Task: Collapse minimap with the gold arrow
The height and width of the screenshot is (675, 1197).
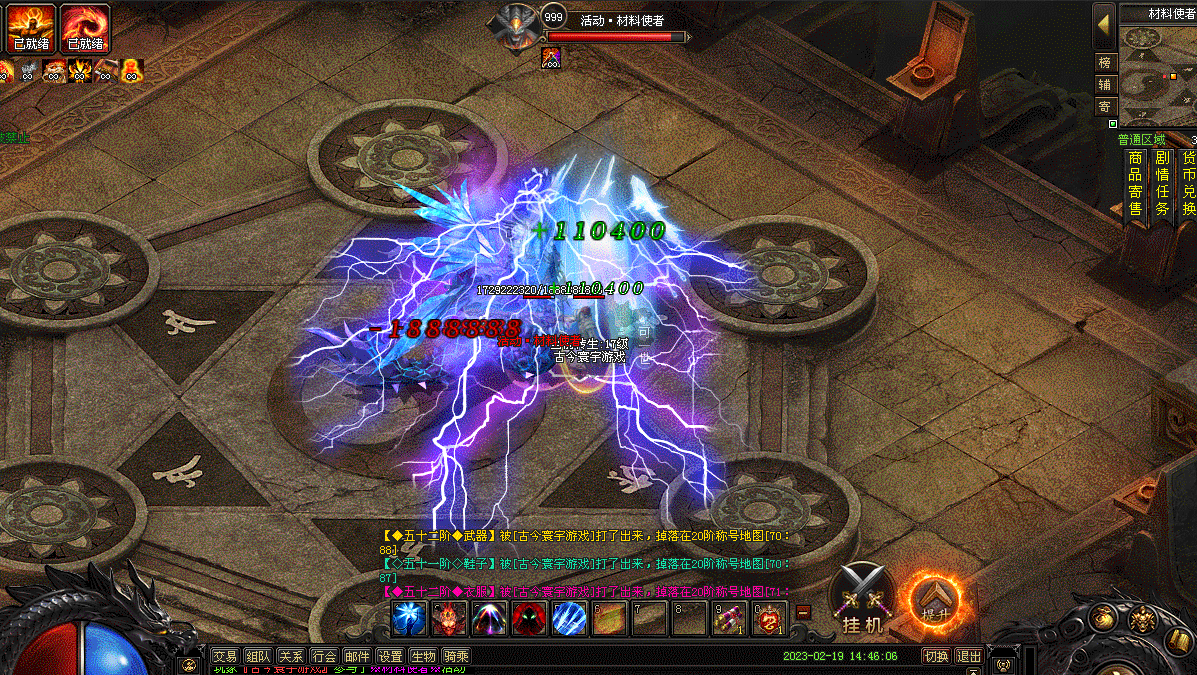Action: (x=1104, y=20)
